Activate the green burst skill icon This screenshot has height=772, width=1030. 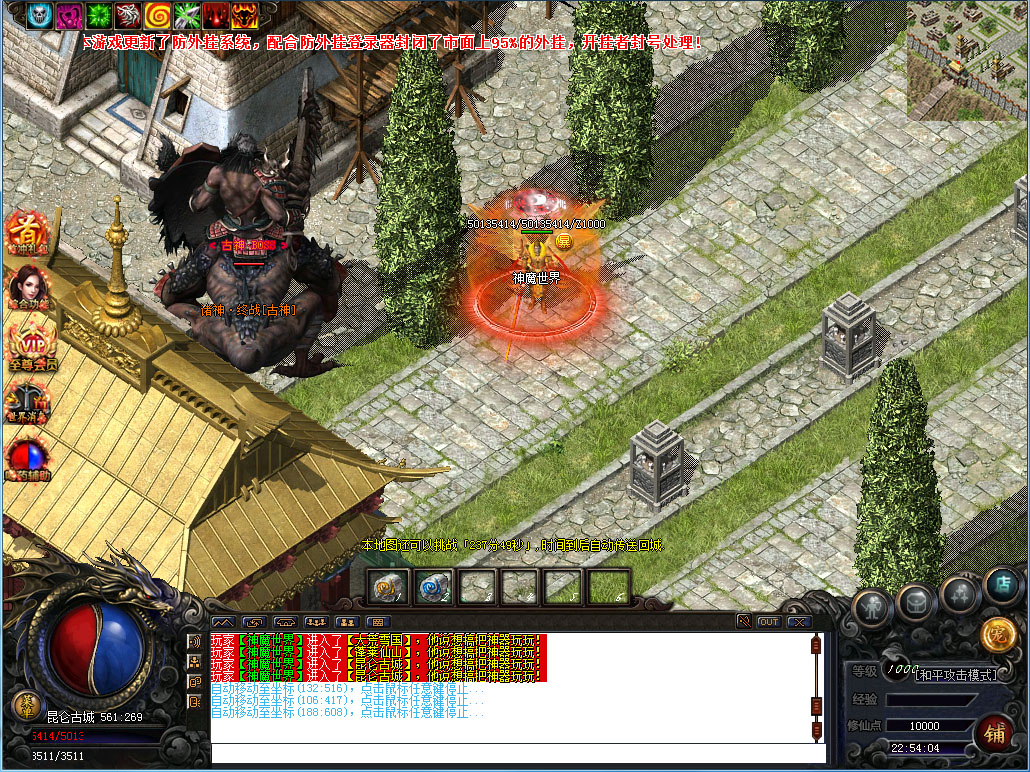tap(98, 15)
